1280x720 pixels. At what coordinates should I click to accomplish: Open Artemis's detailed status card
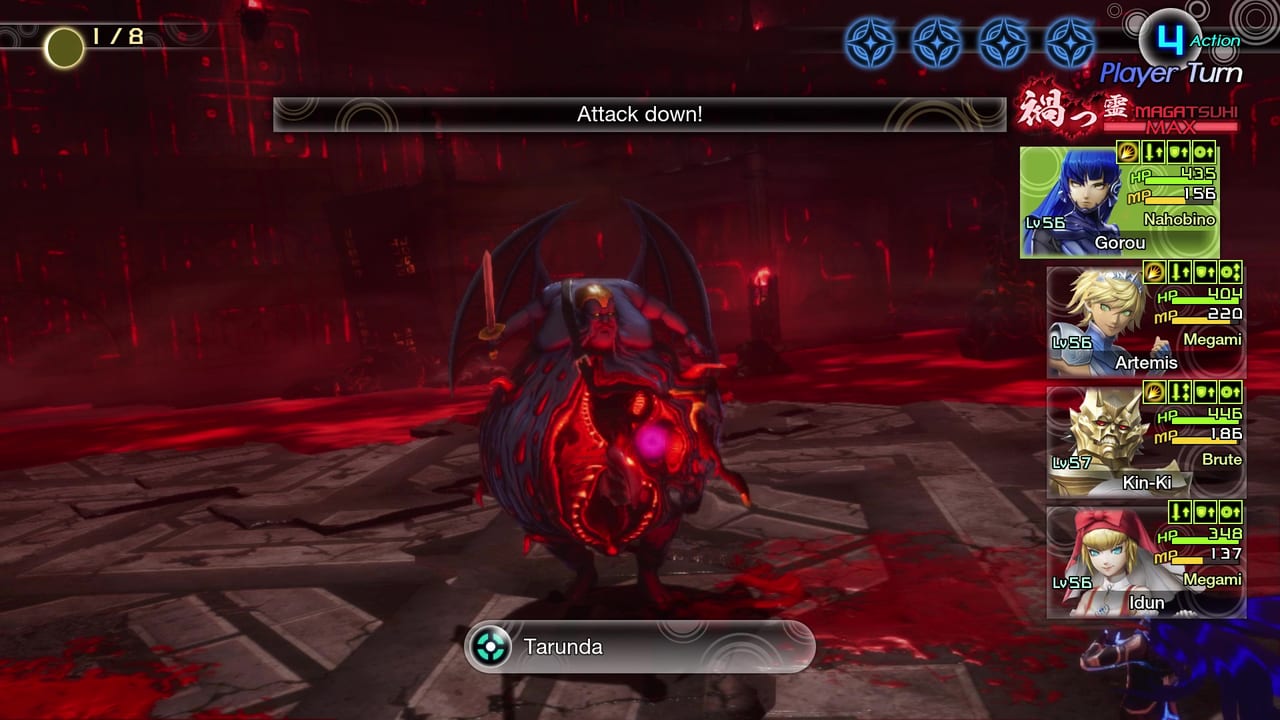(1145, 320)
